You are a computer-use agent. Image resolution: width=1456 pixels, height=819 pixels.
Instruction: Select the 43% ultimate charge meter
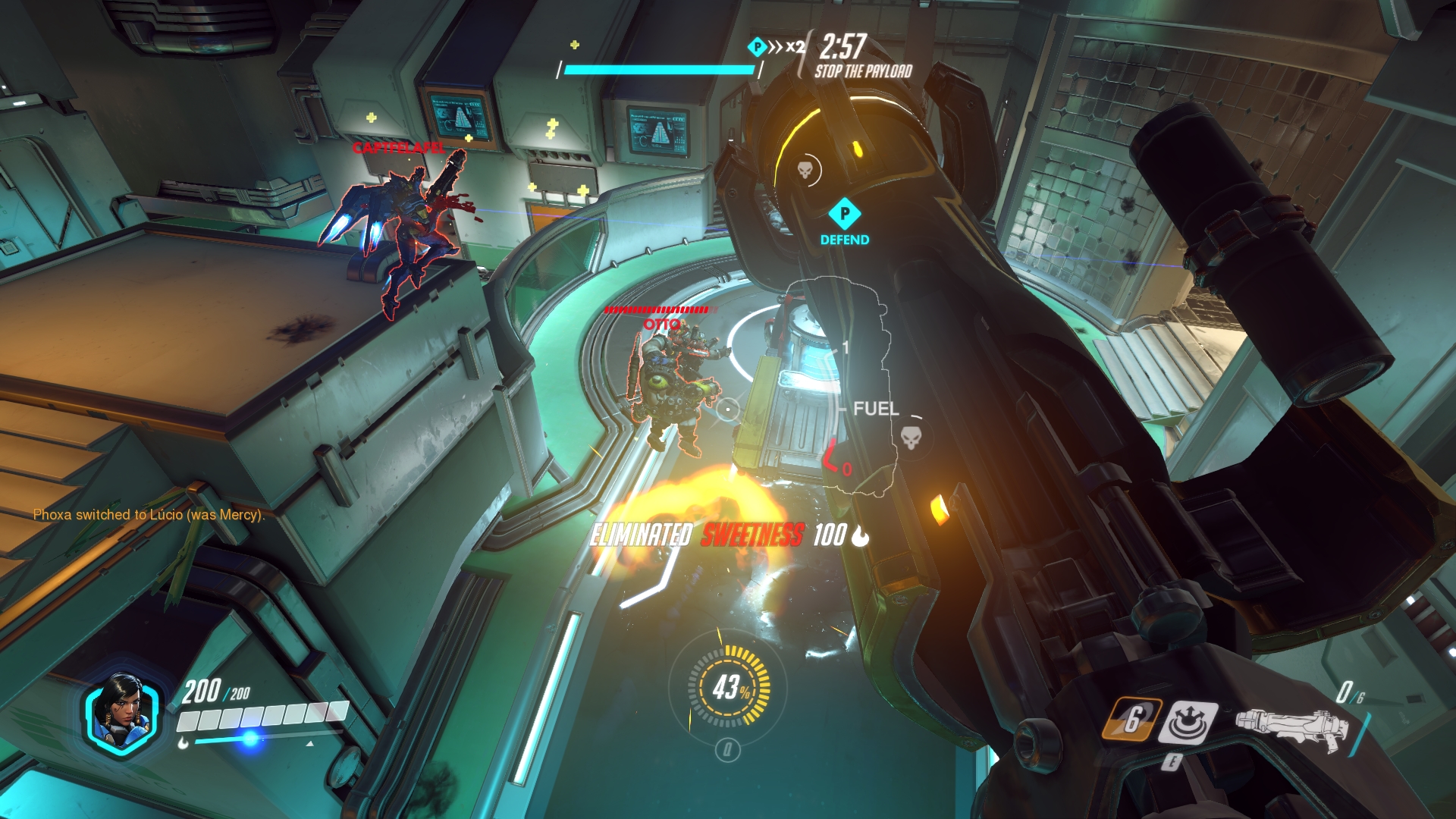[x=729, y=687]
